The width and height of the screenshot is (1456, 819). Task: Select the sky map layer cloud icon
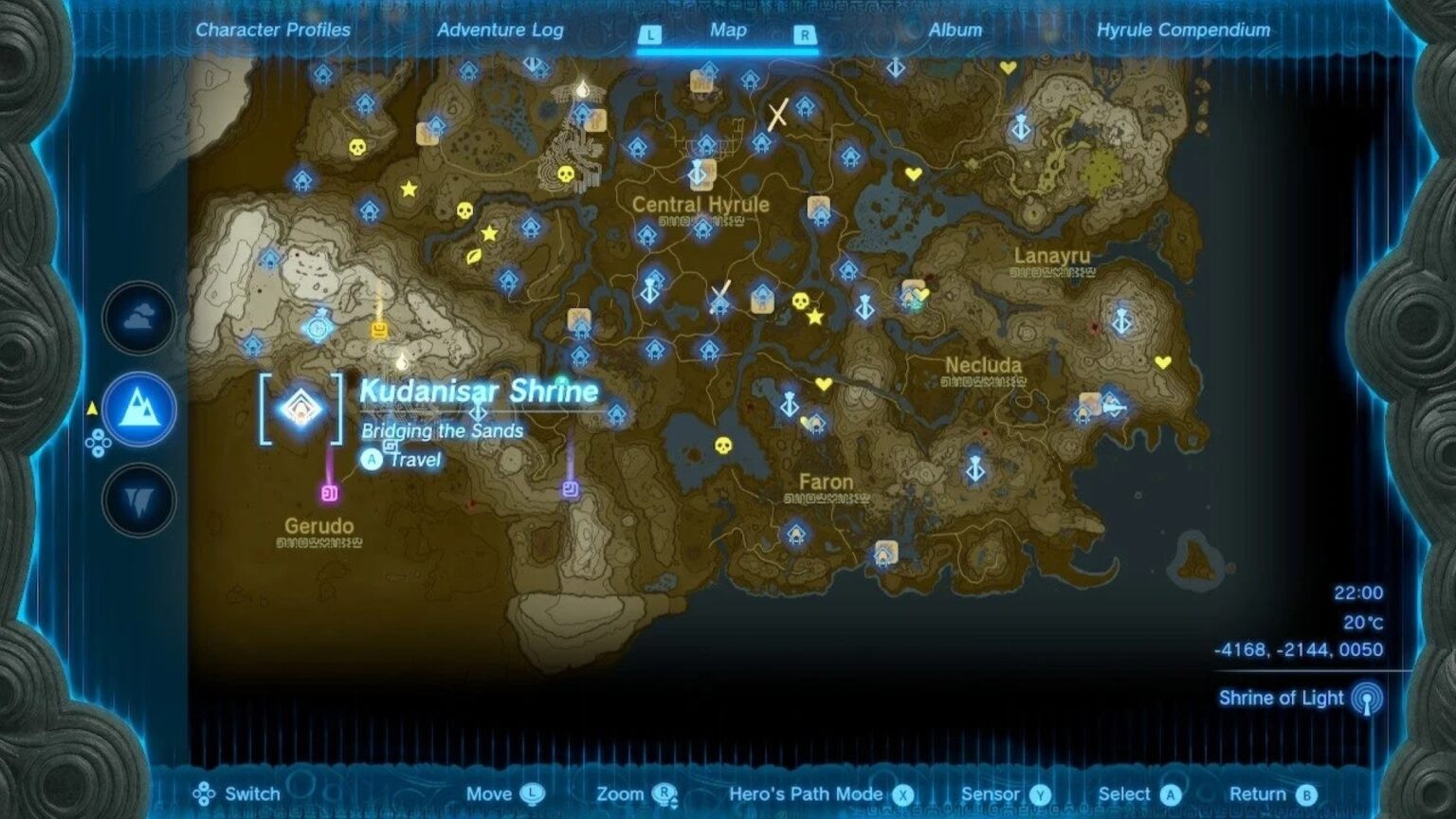pyautogui.click(x=137, y=319)
